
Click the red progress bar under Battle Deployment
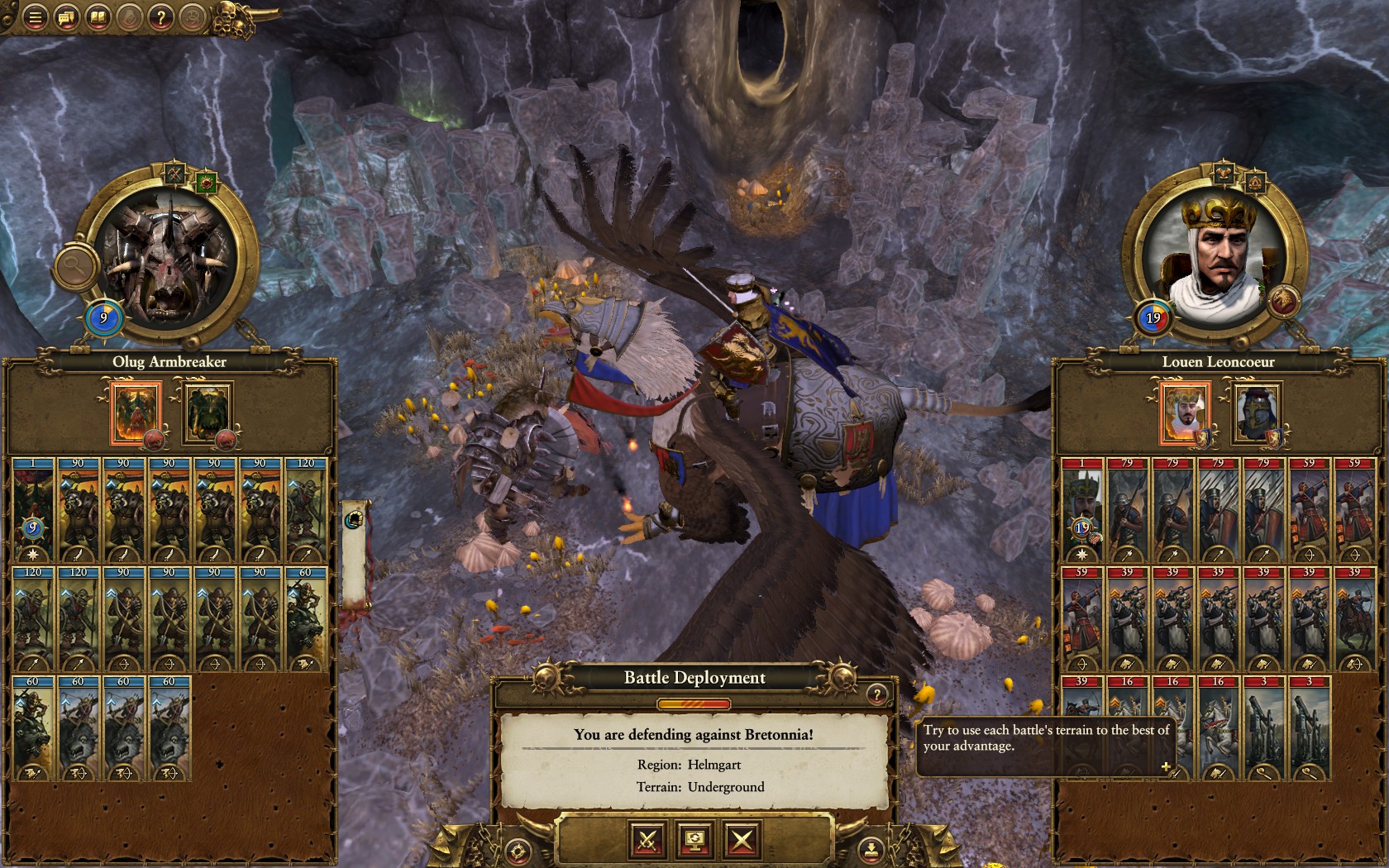tap(694, 704)
